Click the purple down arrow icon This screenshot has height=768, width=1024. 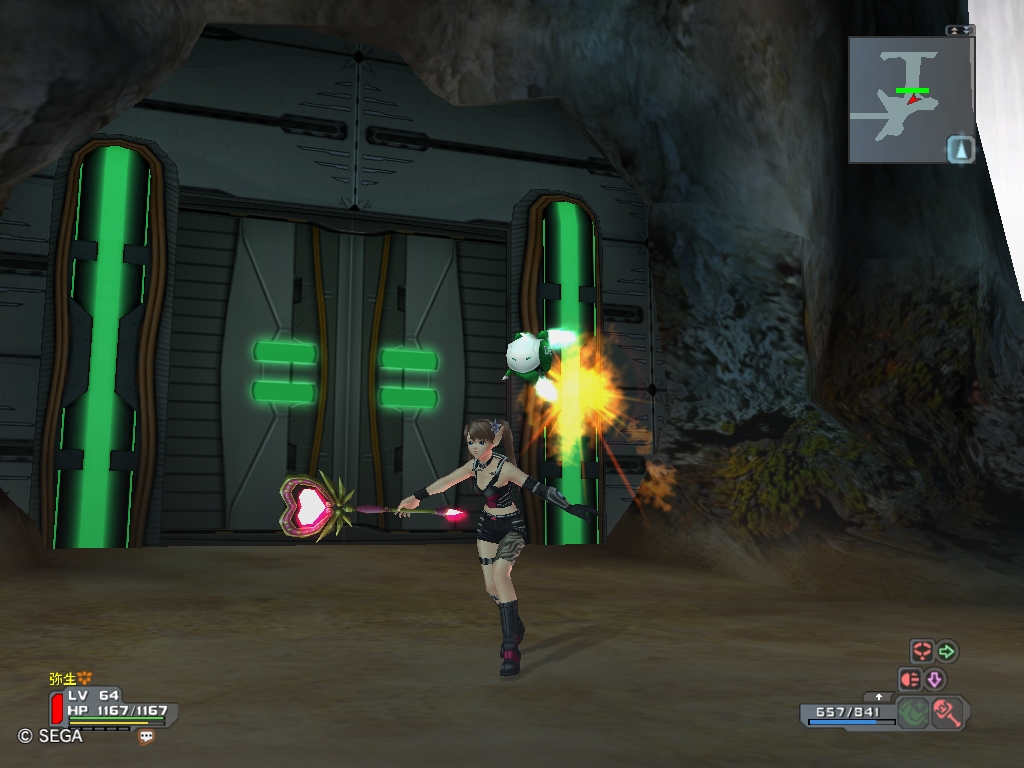pyautogui.click(x=934, y=680)
